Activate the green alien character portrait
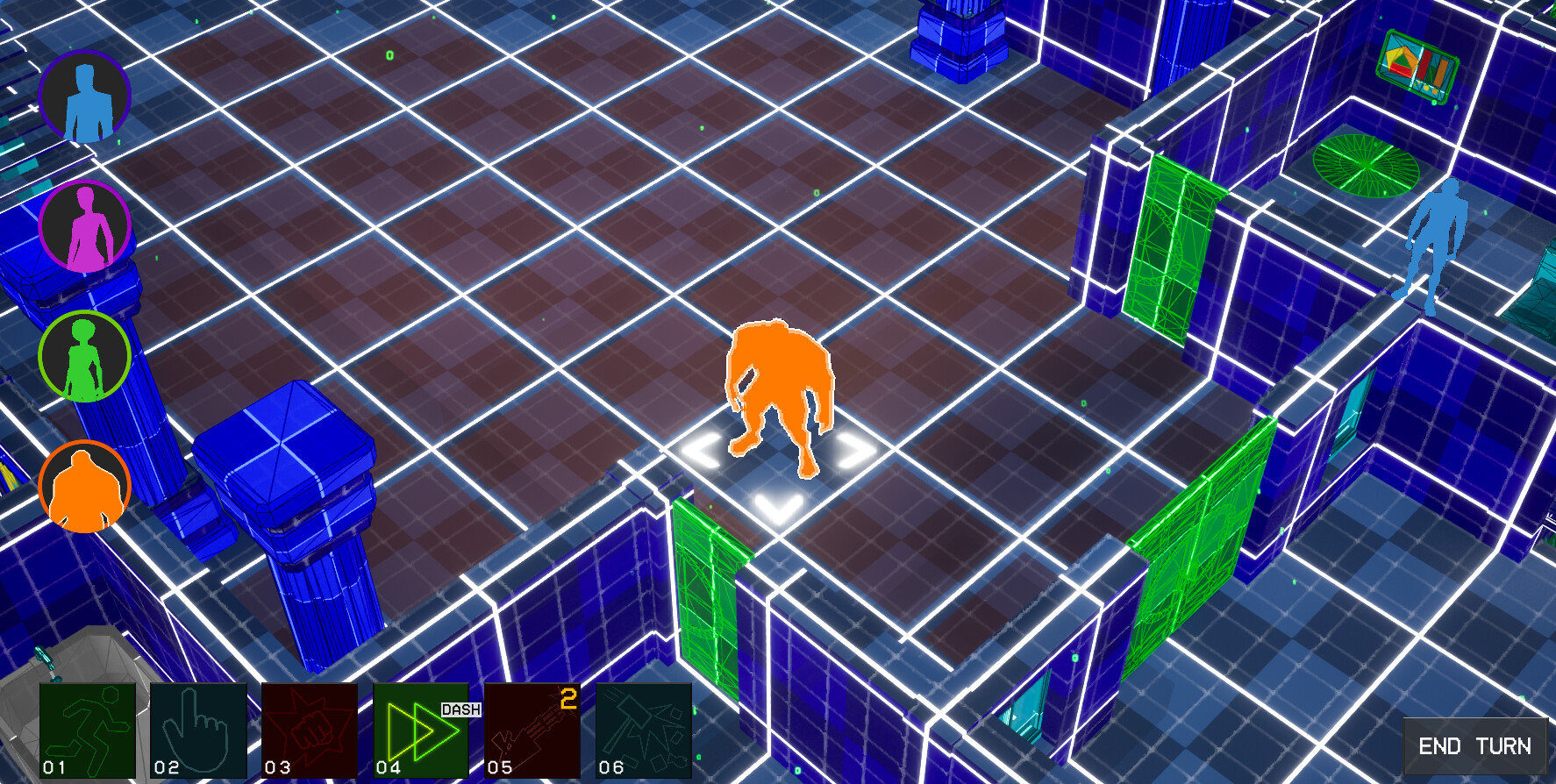 (83, 355)
